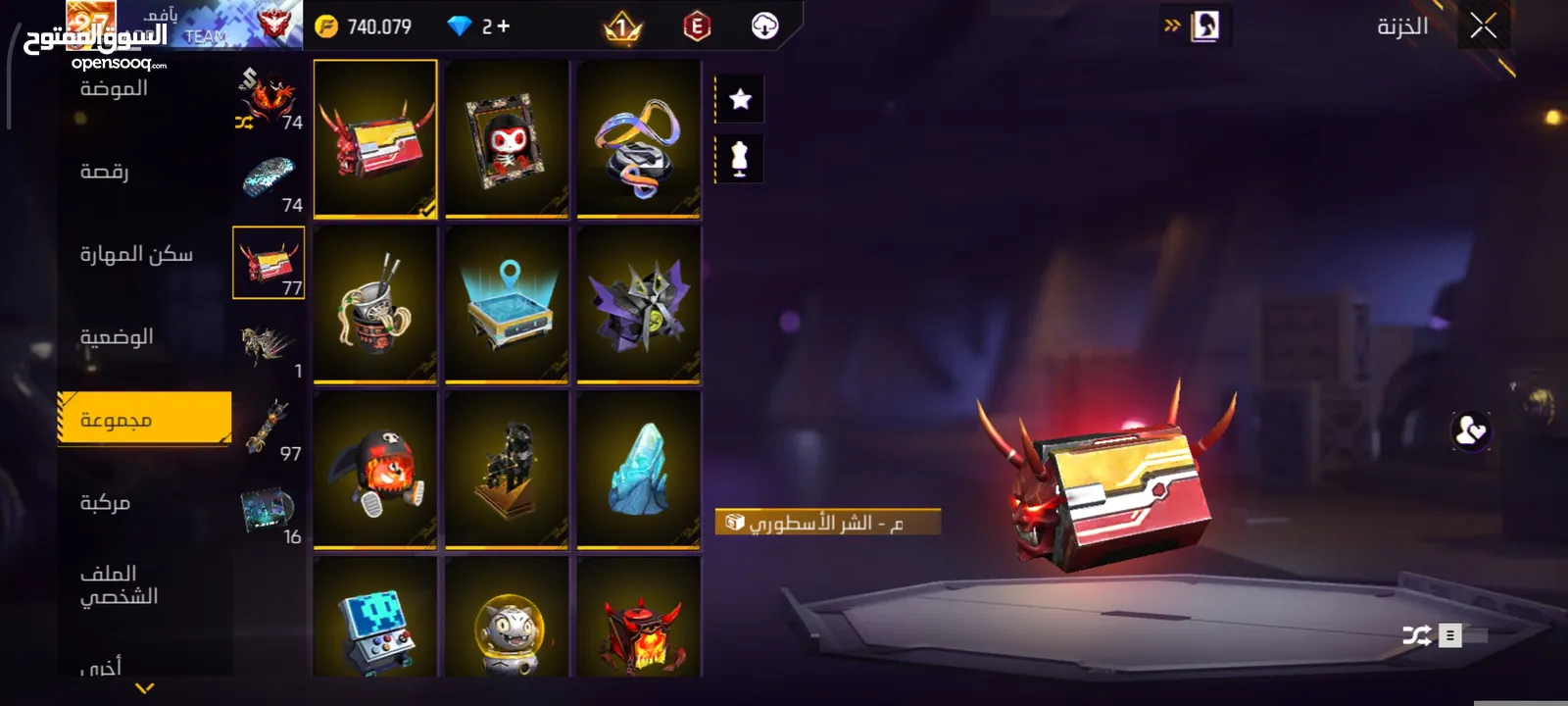Screen dimensions: 1568x706
Task: Go to the الملف الشخصي category tab
Action: point(119,584)
